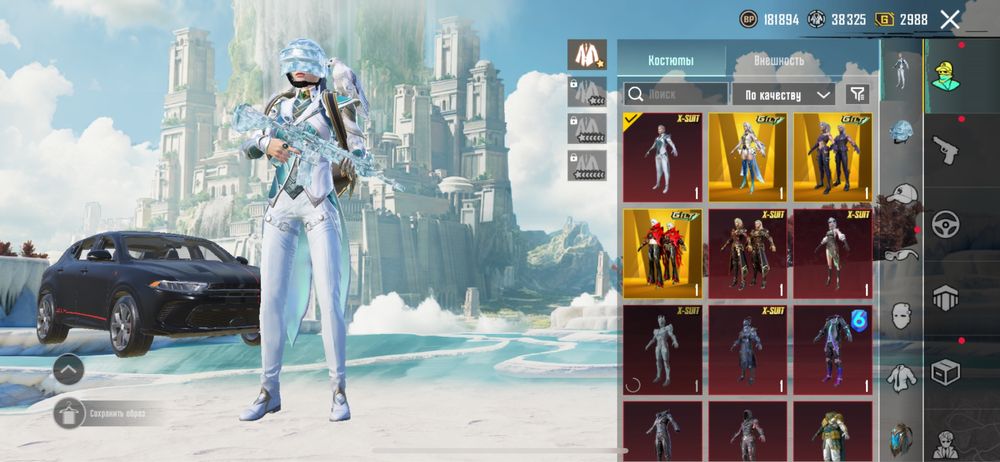This screenshot has width=1000, height=462.
Task: Expand the round up-arrow button
Action: click(x=68, y=369)
